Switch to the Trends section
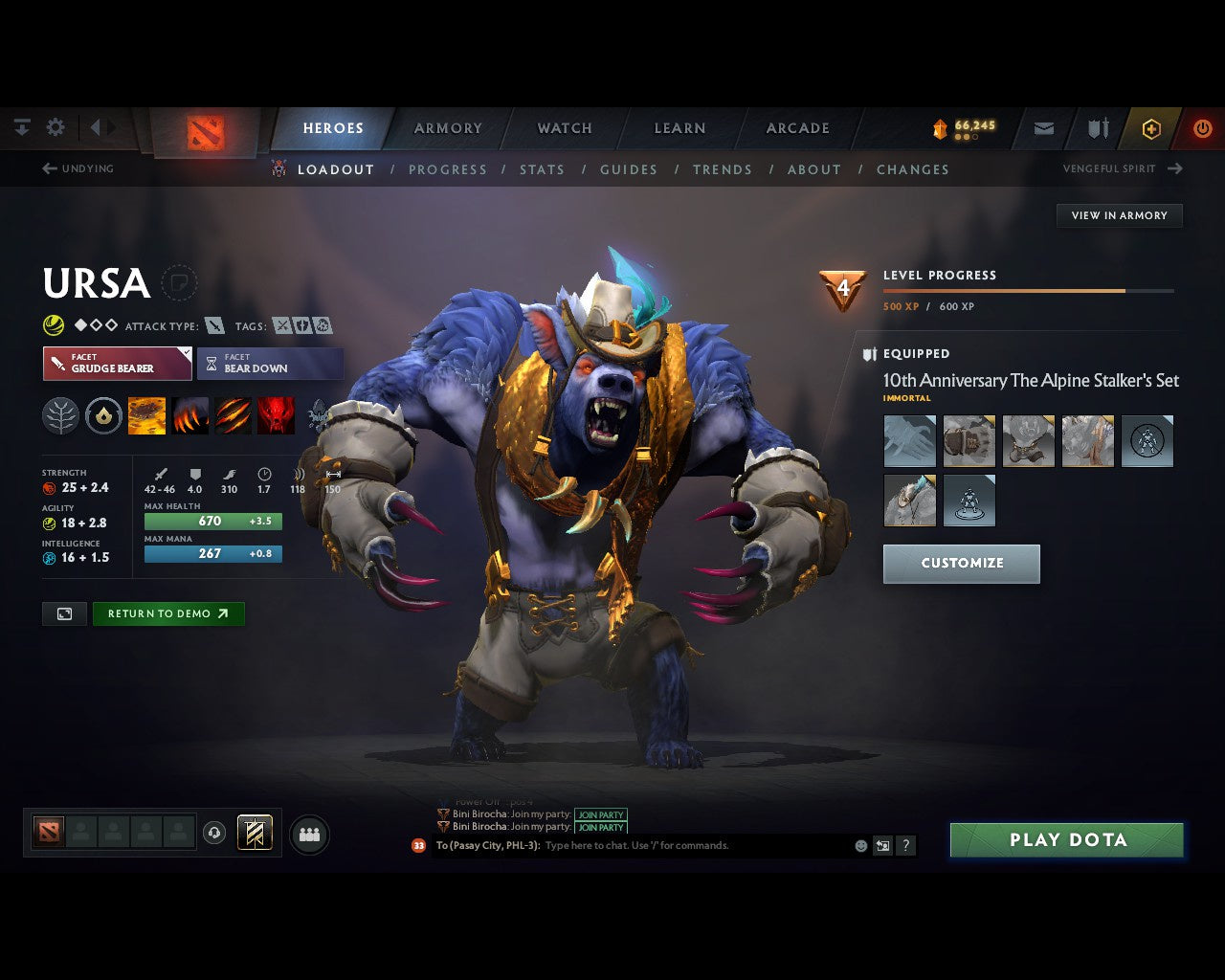The height and width of the screenshot is (980, 1225). click(722, 169)
